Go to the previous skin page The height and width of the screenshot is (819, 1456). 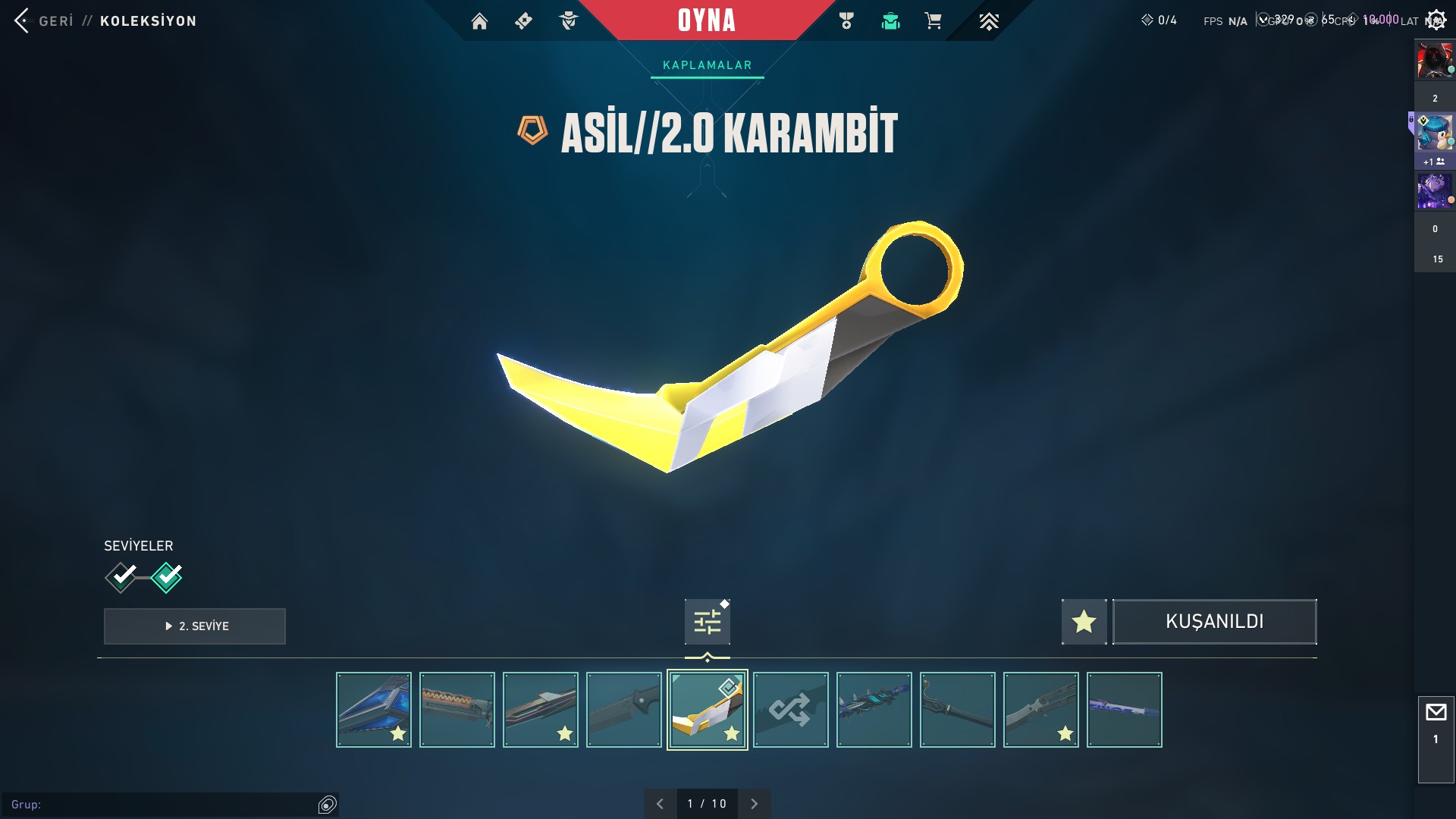click(x=660, y=804)
